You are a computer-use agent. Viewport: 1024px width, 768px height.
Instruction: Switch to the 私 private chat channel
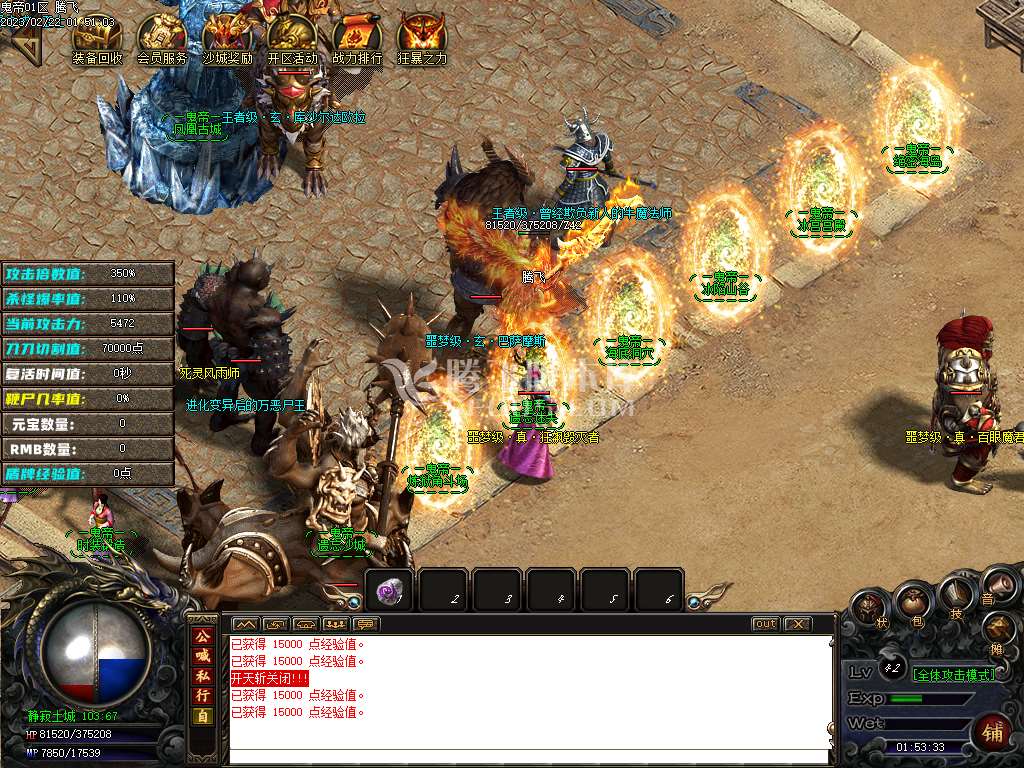[x=203, y=676]
